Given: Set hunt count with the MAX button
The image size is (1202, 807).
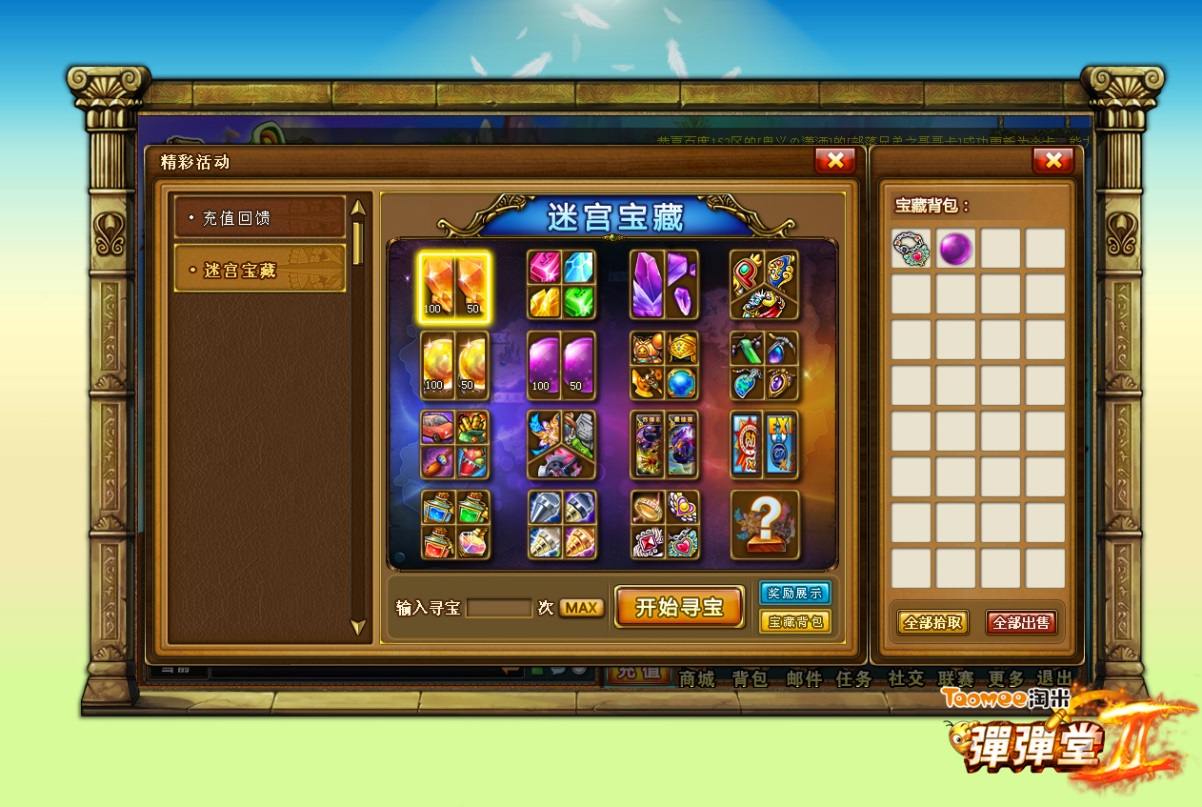Looking at the screenshot, I should click(x=581, y=608).
